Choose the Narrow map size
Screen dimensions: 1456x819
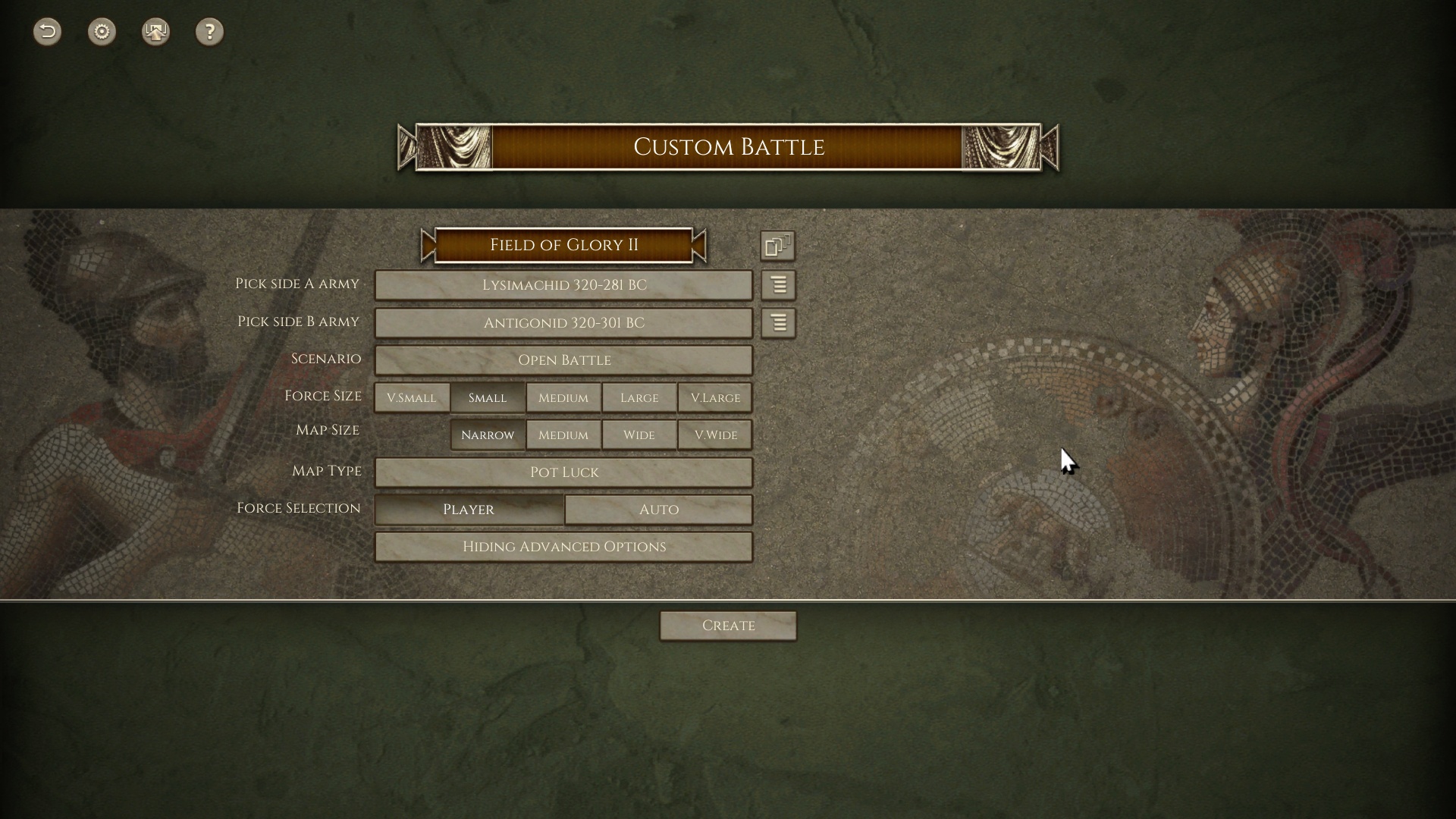tap(488, 435)
